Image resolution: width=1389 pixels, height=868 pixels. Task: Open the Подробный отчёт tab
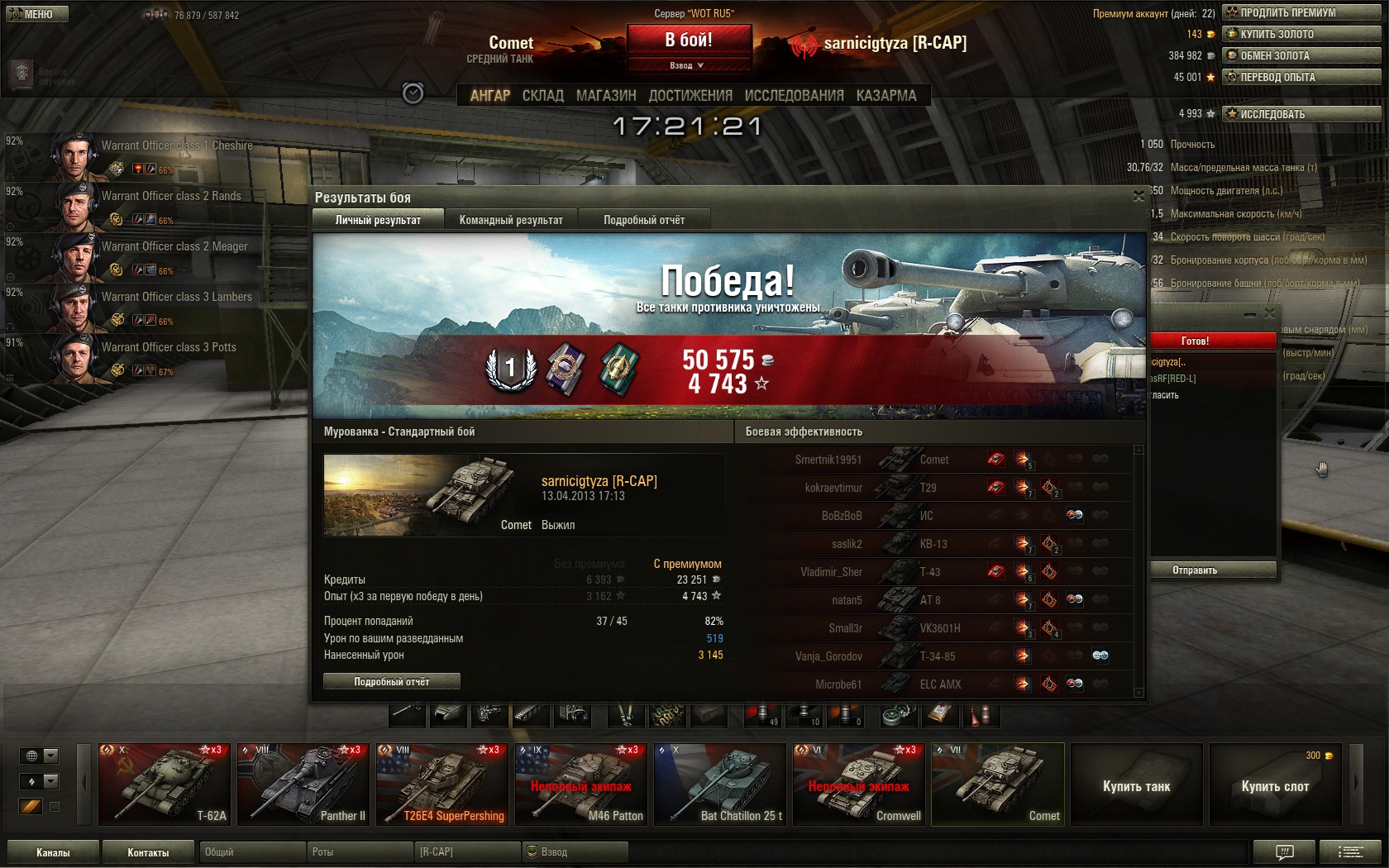pos(644,220)
